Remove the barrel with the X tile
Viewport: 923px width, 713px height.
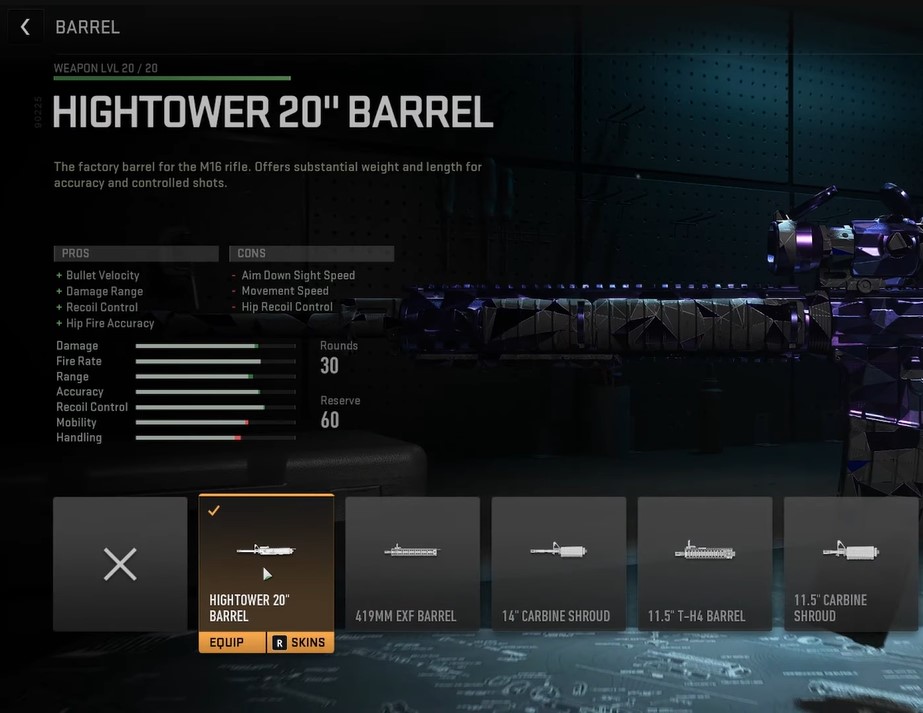click(x=120, y=564)
